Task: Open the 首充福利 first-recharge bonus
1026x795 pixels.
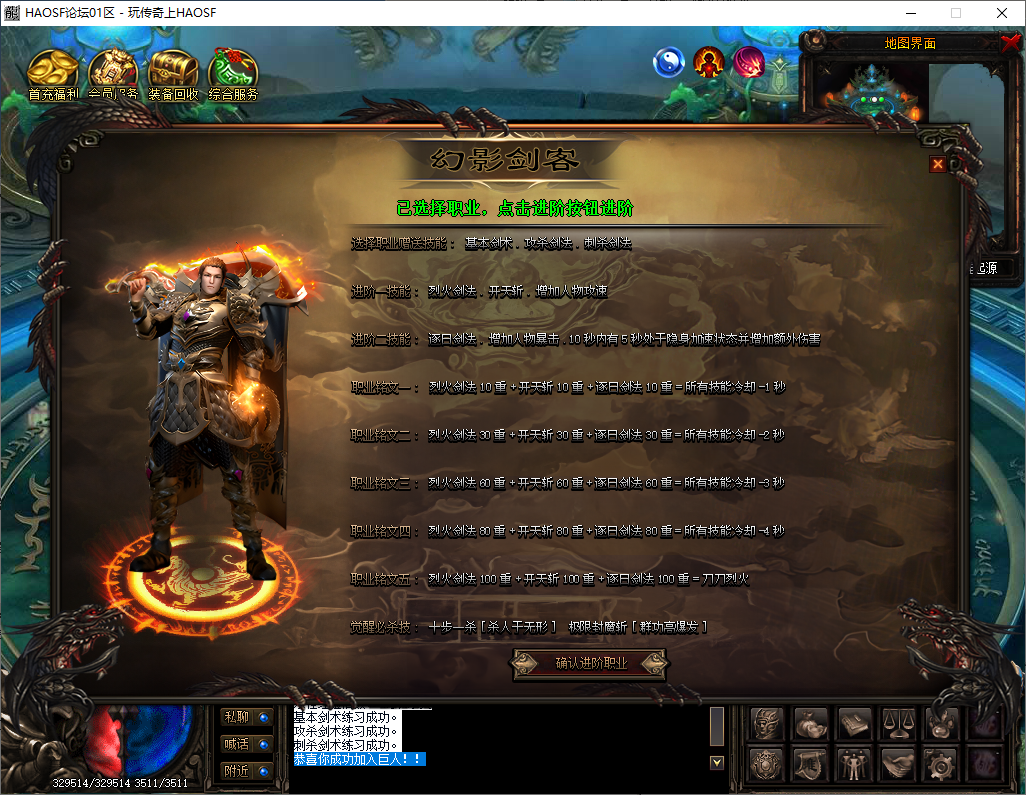Action: coord(53,74)
